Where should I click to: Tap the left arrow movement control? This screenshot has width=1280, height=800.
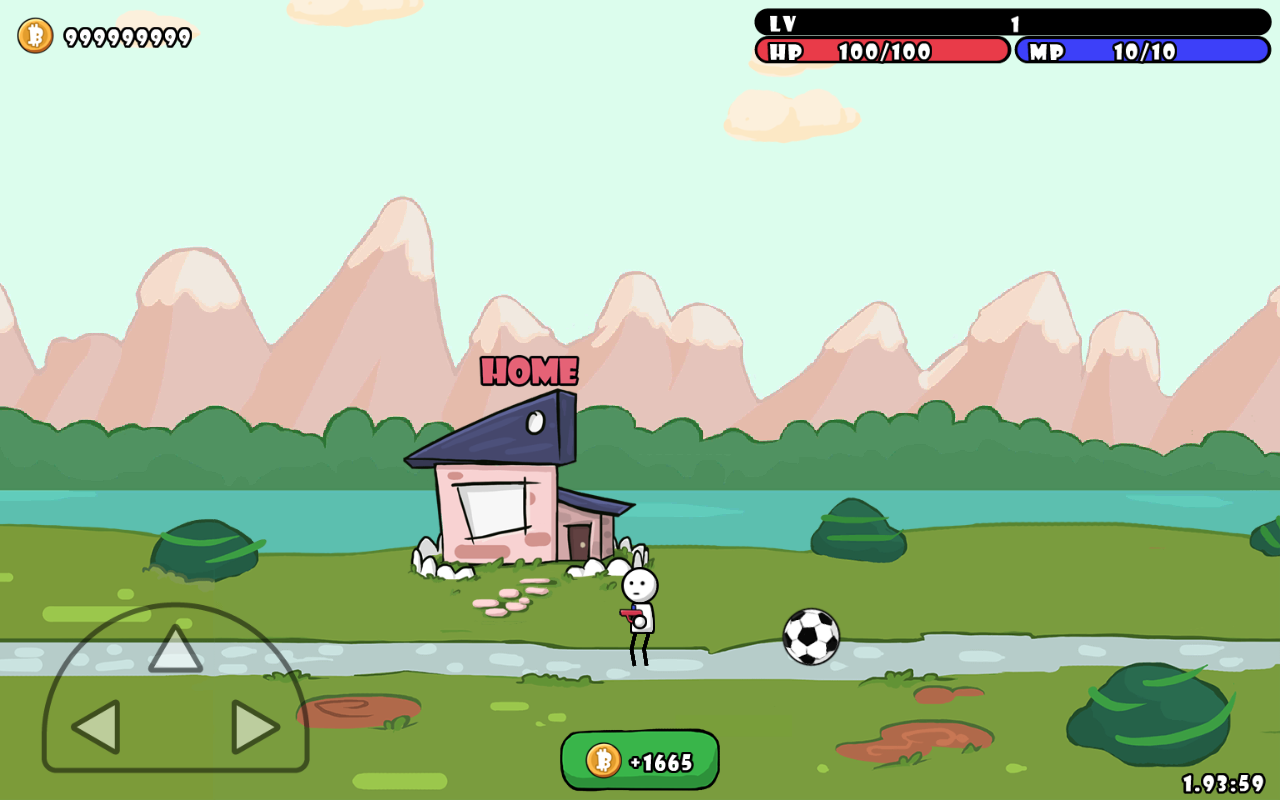(x=98, y=727)
